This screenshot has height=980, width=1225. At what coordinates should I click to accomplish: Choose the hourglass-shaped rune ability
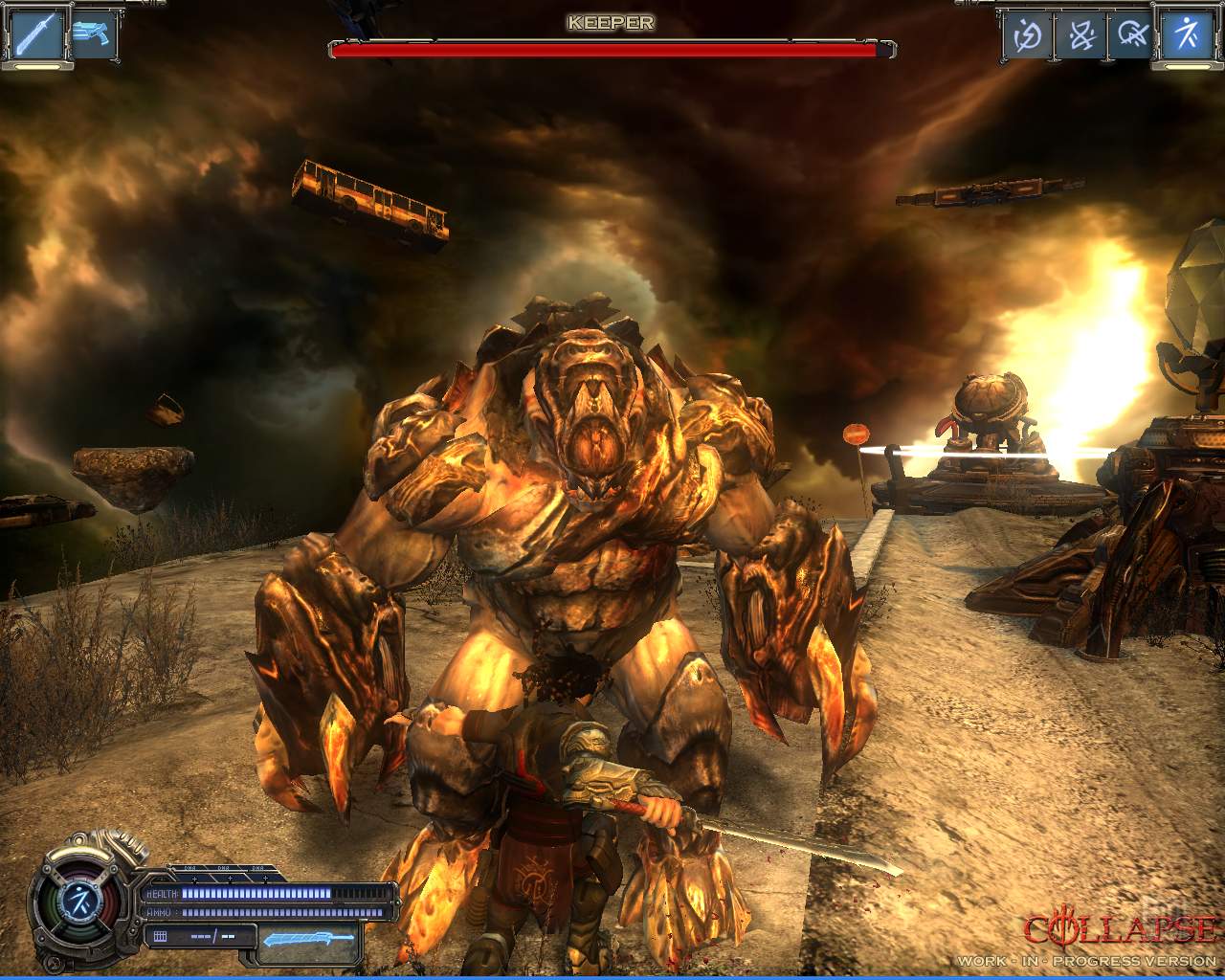pyautogui.click(x=1080, y=36)
